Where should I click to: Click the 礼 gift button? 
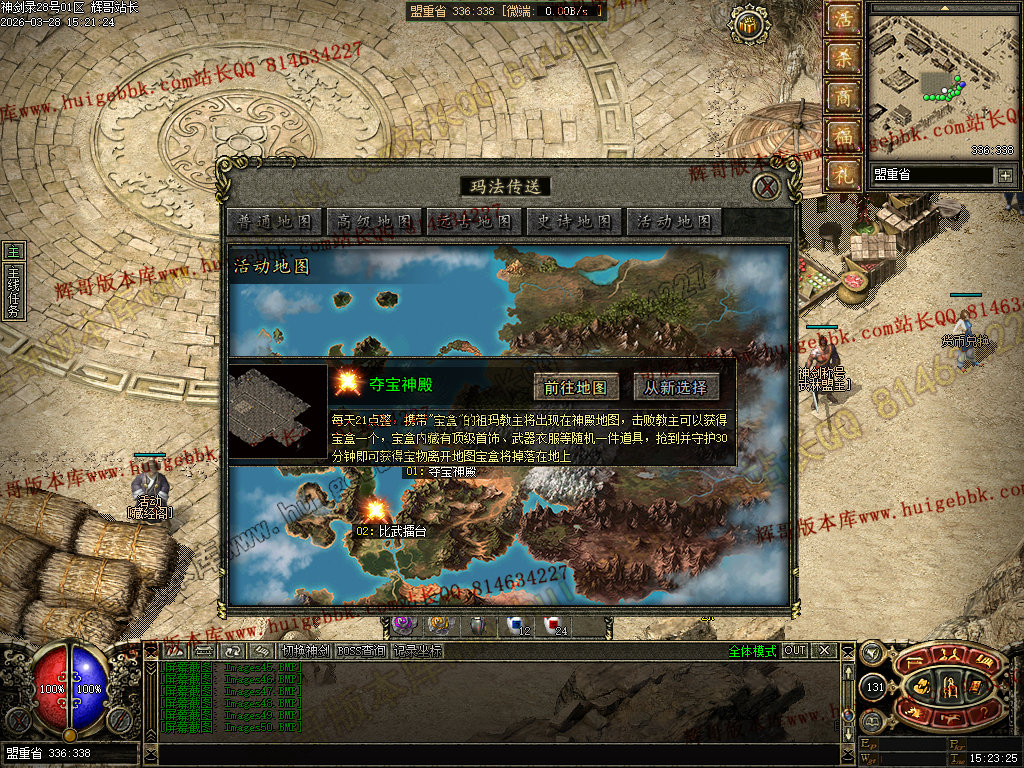coord(844,174)
